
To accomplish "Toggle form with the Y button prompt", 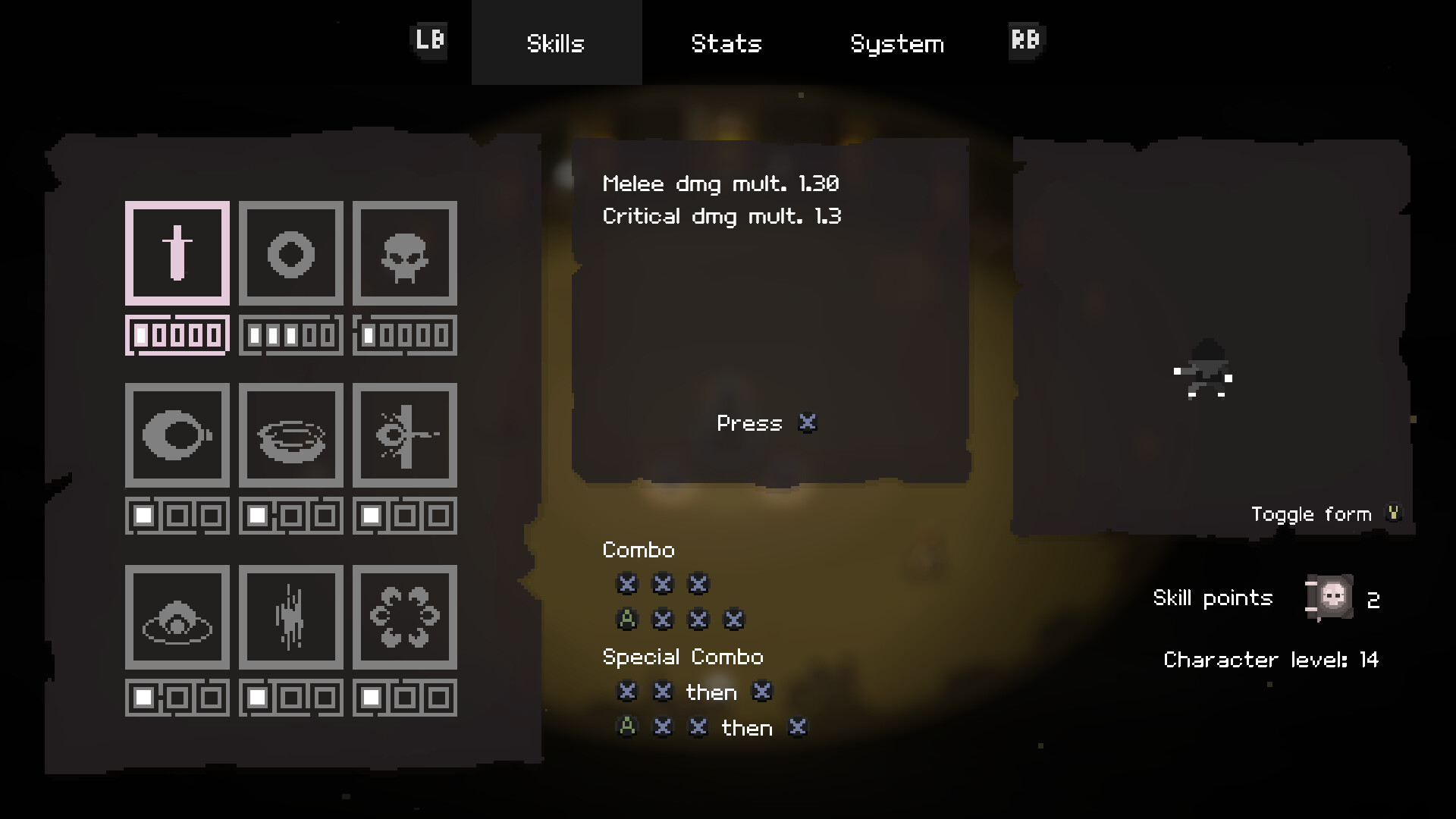I will [x=1394, y=513].
